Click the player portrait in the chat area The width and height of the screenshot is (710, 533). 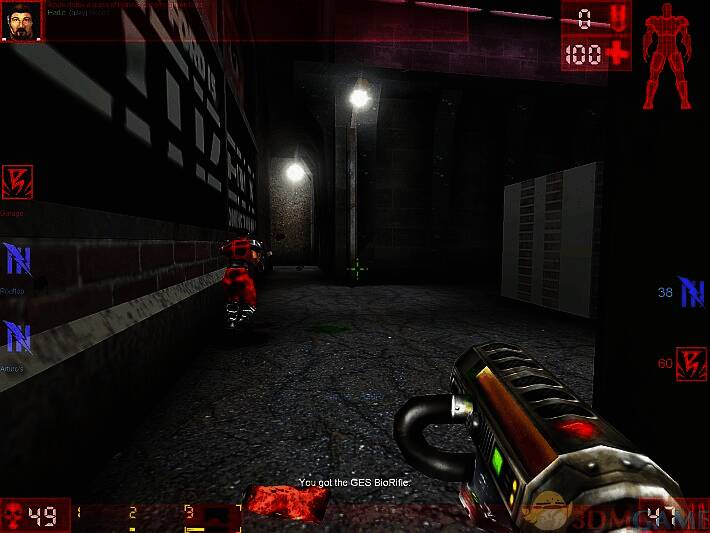click(x=24, y=20)
